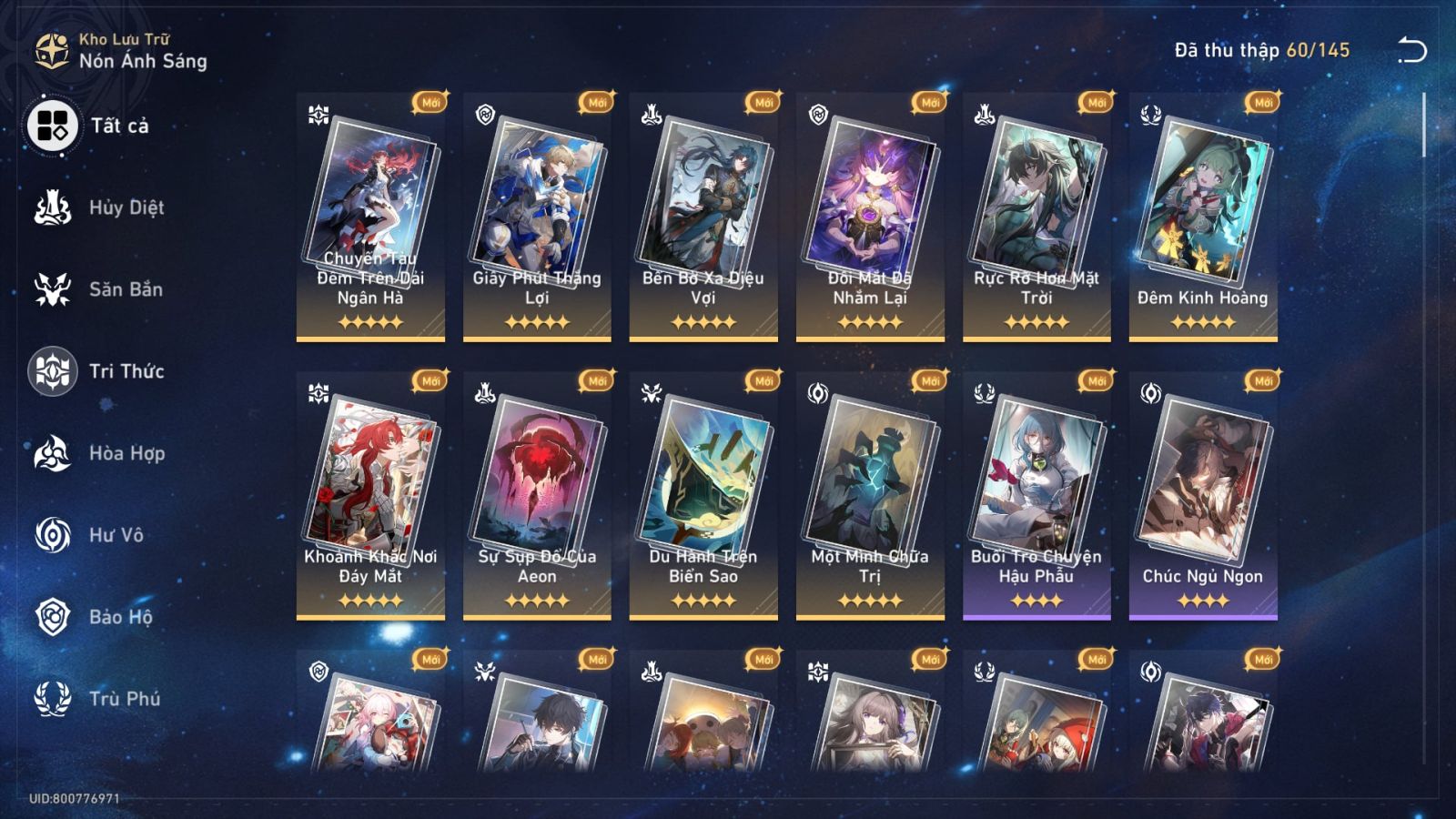Screen dimensions: 1456x819
Task: Select the Tri Thức path icon
Action: (x=53, y=371)
